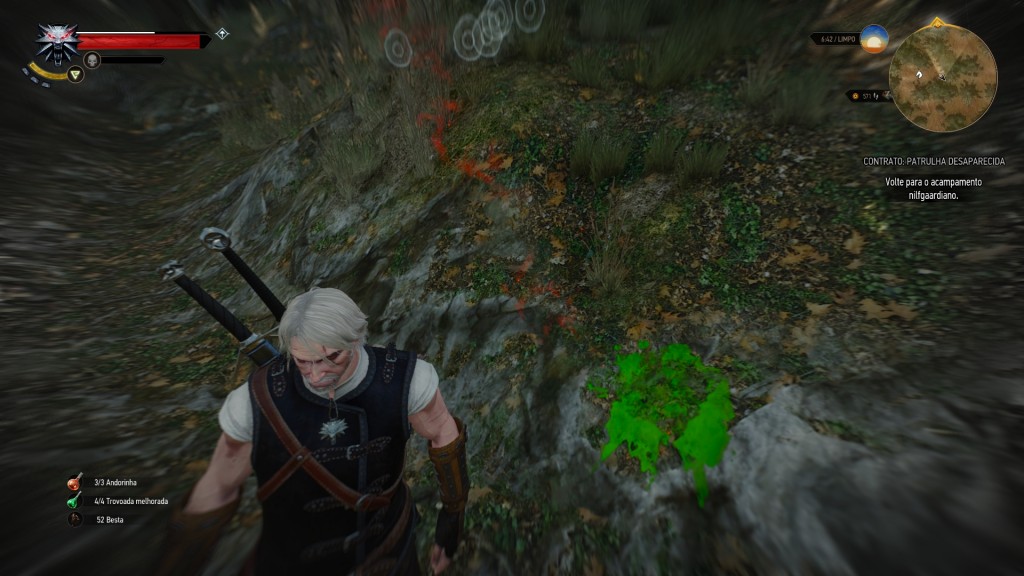This screenshot has width=1024, height=576.
Task: Use the Trovoada melhorada green potion
Action: (75, 500)
